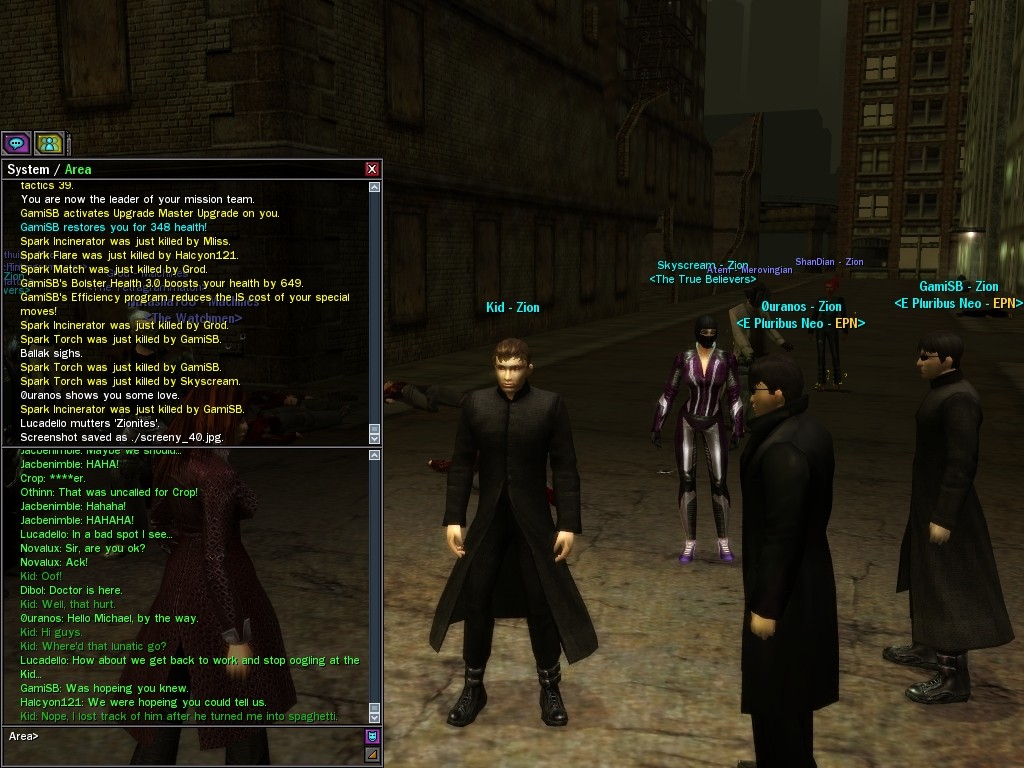
Task: Open the purple mask emote icon
Action: 372,737
